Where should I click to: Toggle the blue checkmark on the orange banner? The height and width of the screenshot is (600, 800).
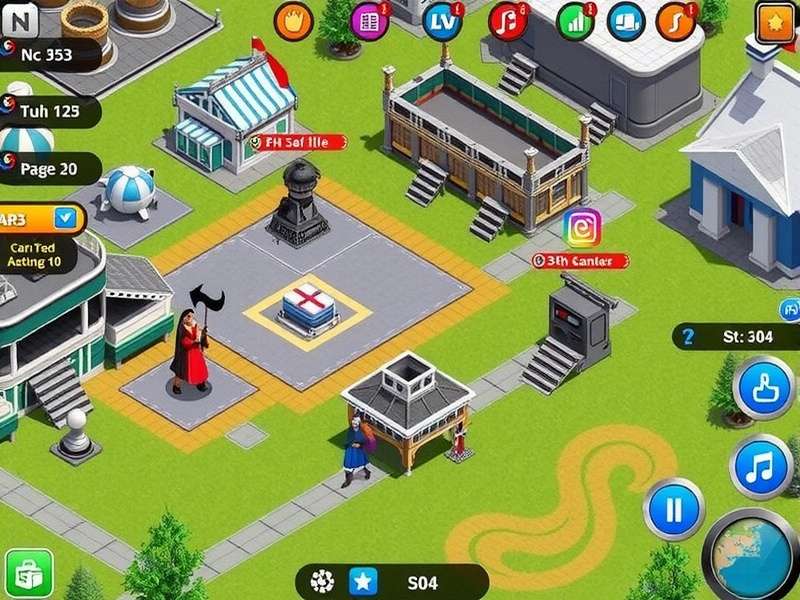[67, 217]
